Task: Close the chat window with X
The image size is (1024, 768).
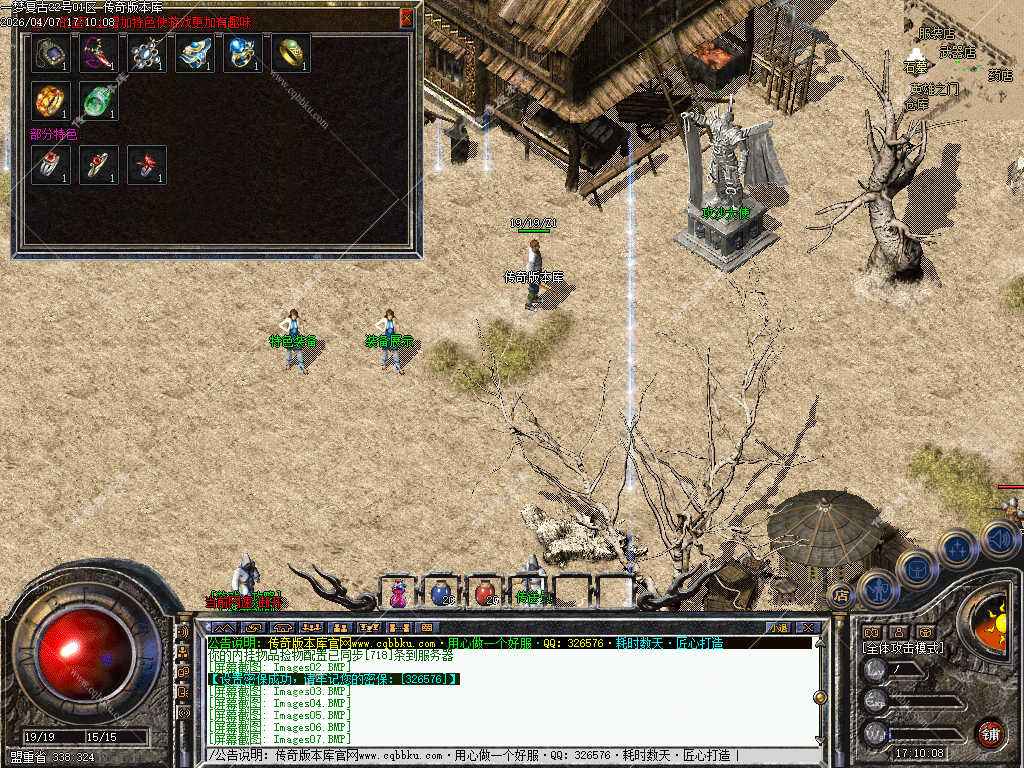Action: click(816, 628)
